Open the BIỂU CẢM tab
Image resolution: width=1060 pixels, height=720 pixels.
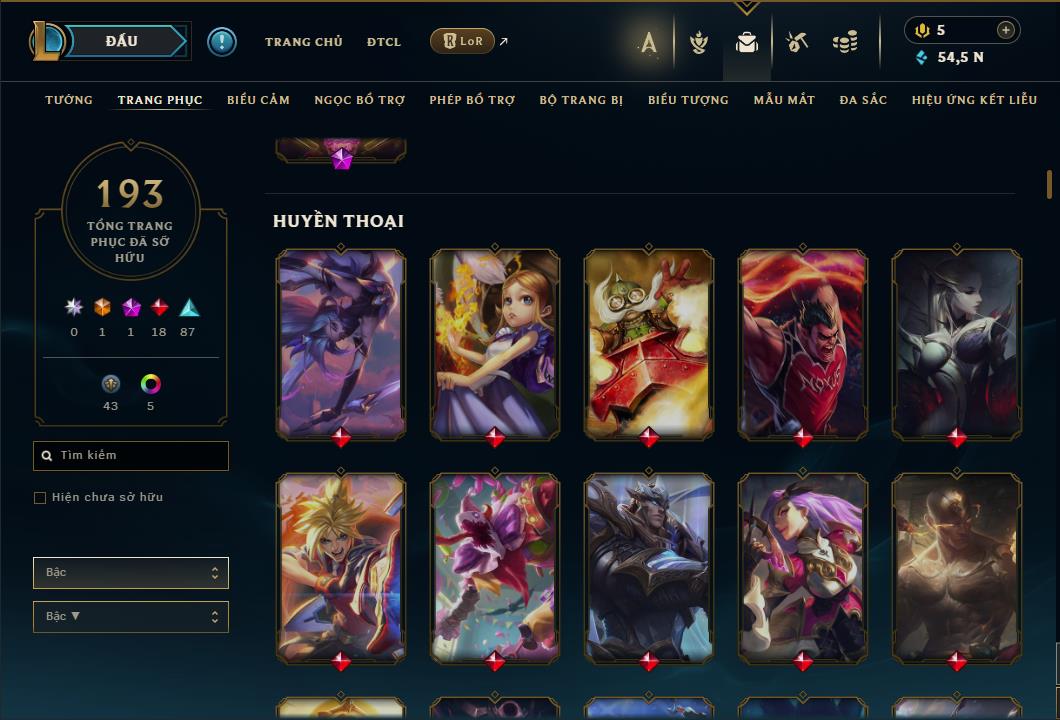258,100
